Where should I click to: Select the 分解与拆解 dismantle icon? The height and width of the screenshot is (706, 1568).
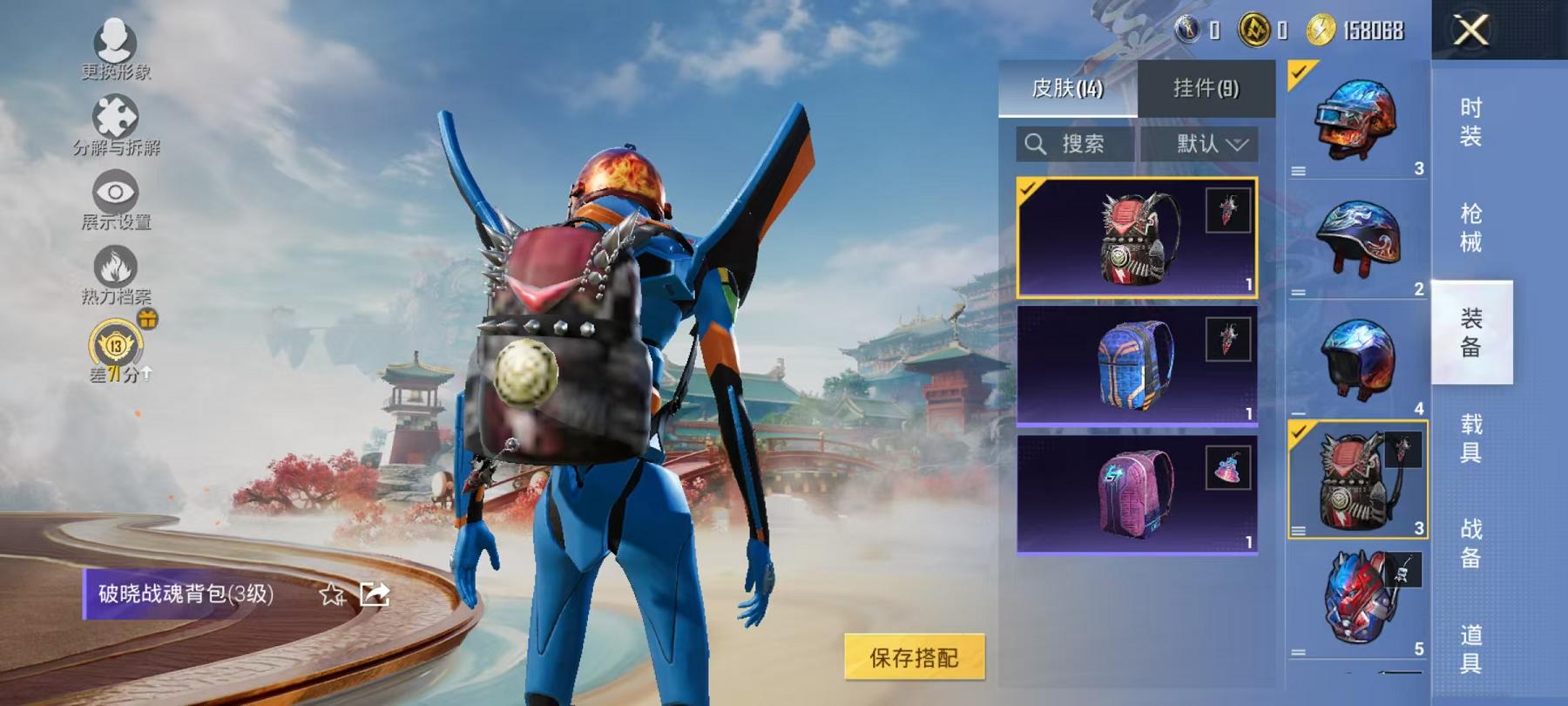tap(118, 113)
